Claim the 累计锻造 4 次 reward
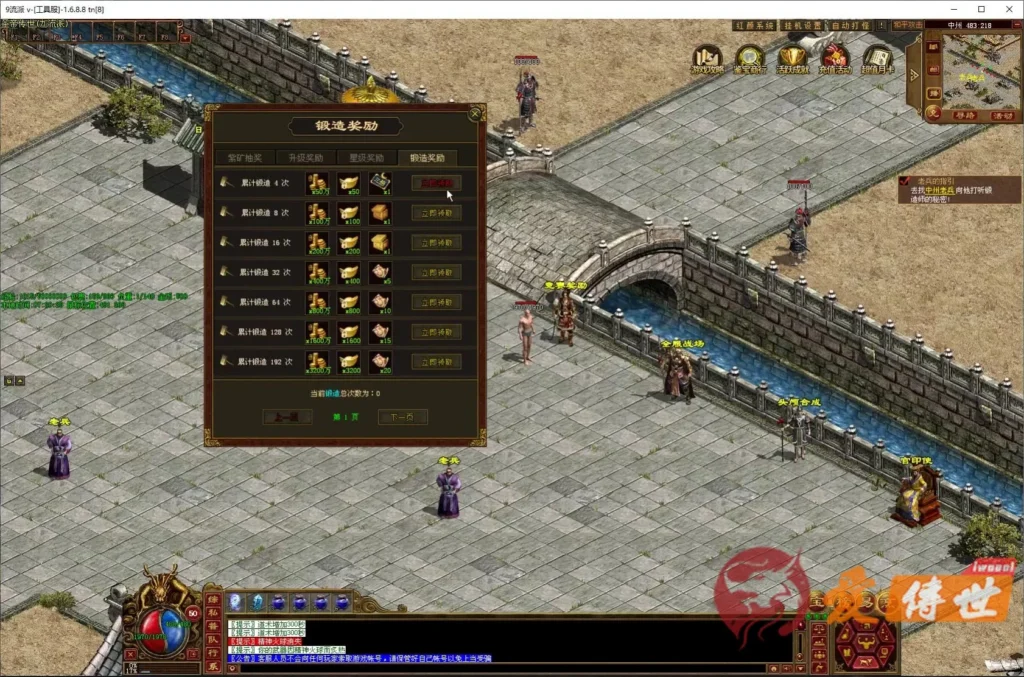Viewport: 1024px width, 677px height. (436, 183)
